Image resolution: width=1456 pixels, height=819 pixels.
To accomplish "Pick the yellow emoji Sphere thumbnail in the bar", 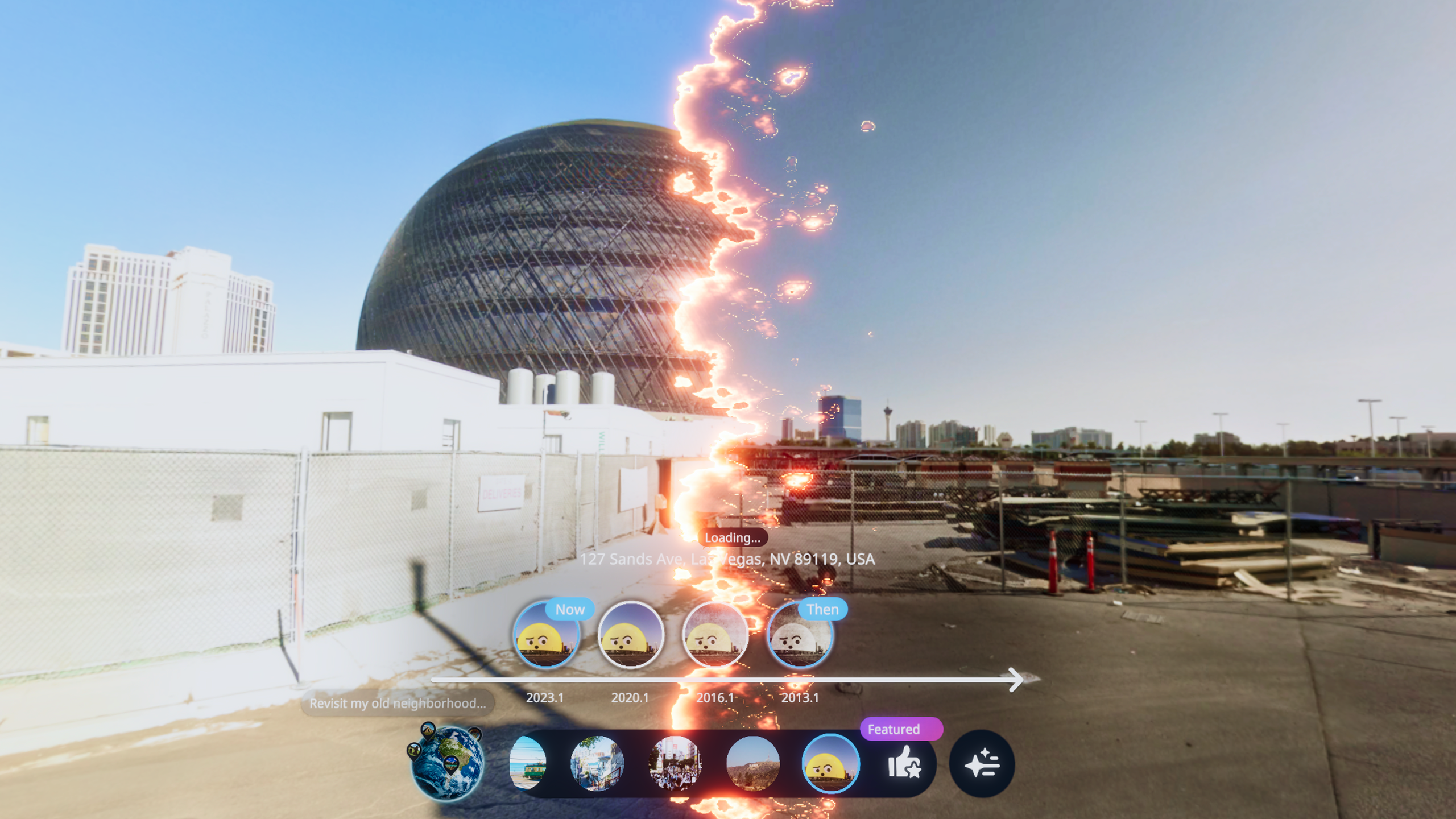I will [x=830, y=763].
